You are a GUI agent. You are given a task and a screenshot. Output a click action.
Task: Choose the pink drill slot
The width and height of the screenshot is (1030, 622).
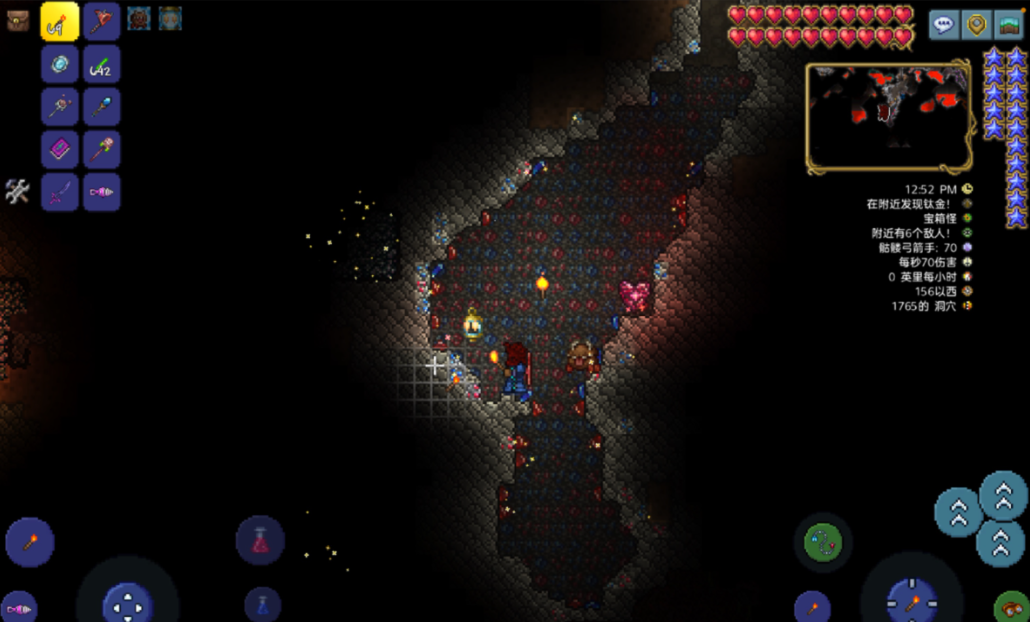click(x=102, y=192)
